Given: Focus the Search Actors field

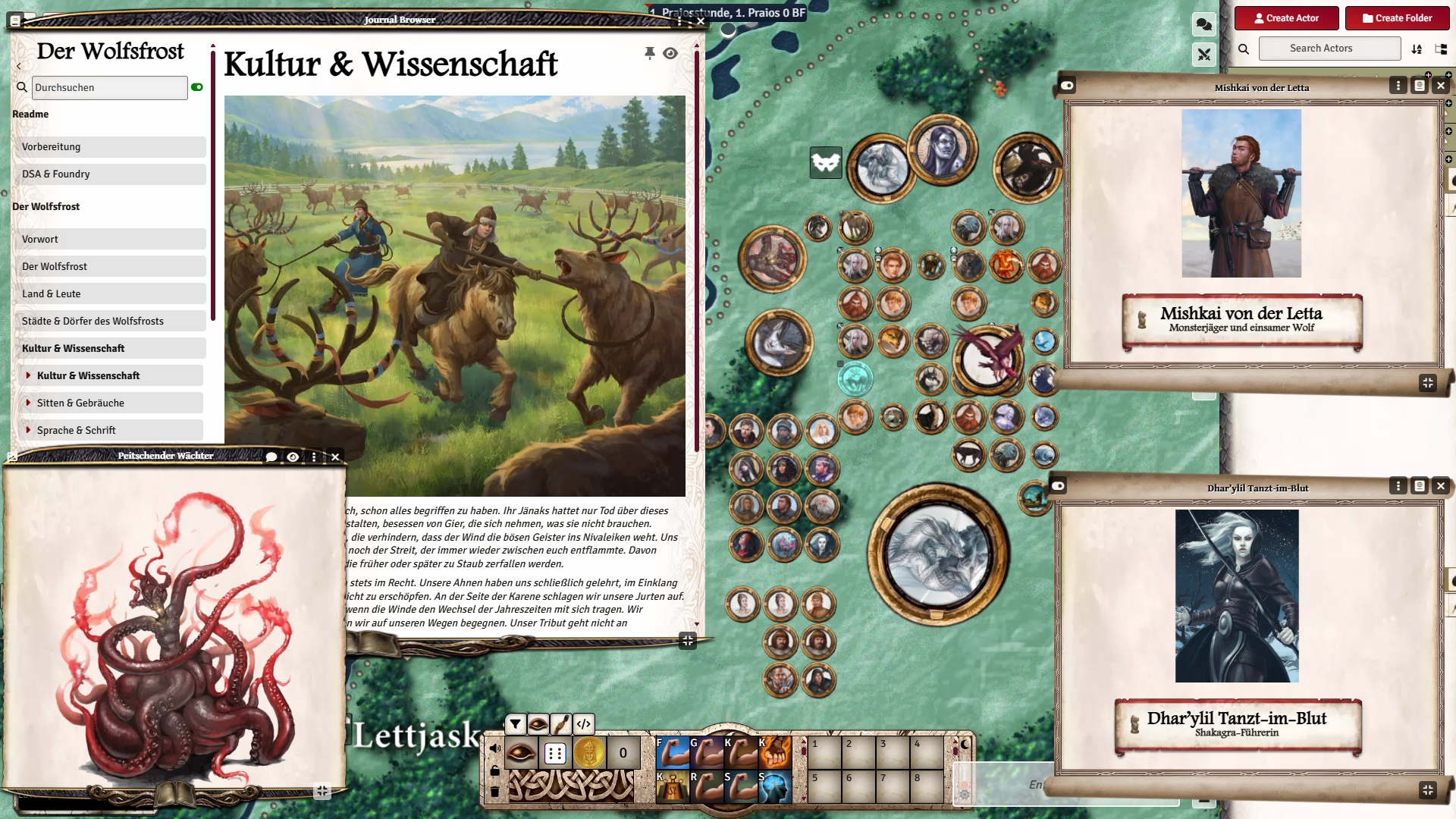Looking at the screenshot, I should pyautogui.click(x=1329, y=49).
